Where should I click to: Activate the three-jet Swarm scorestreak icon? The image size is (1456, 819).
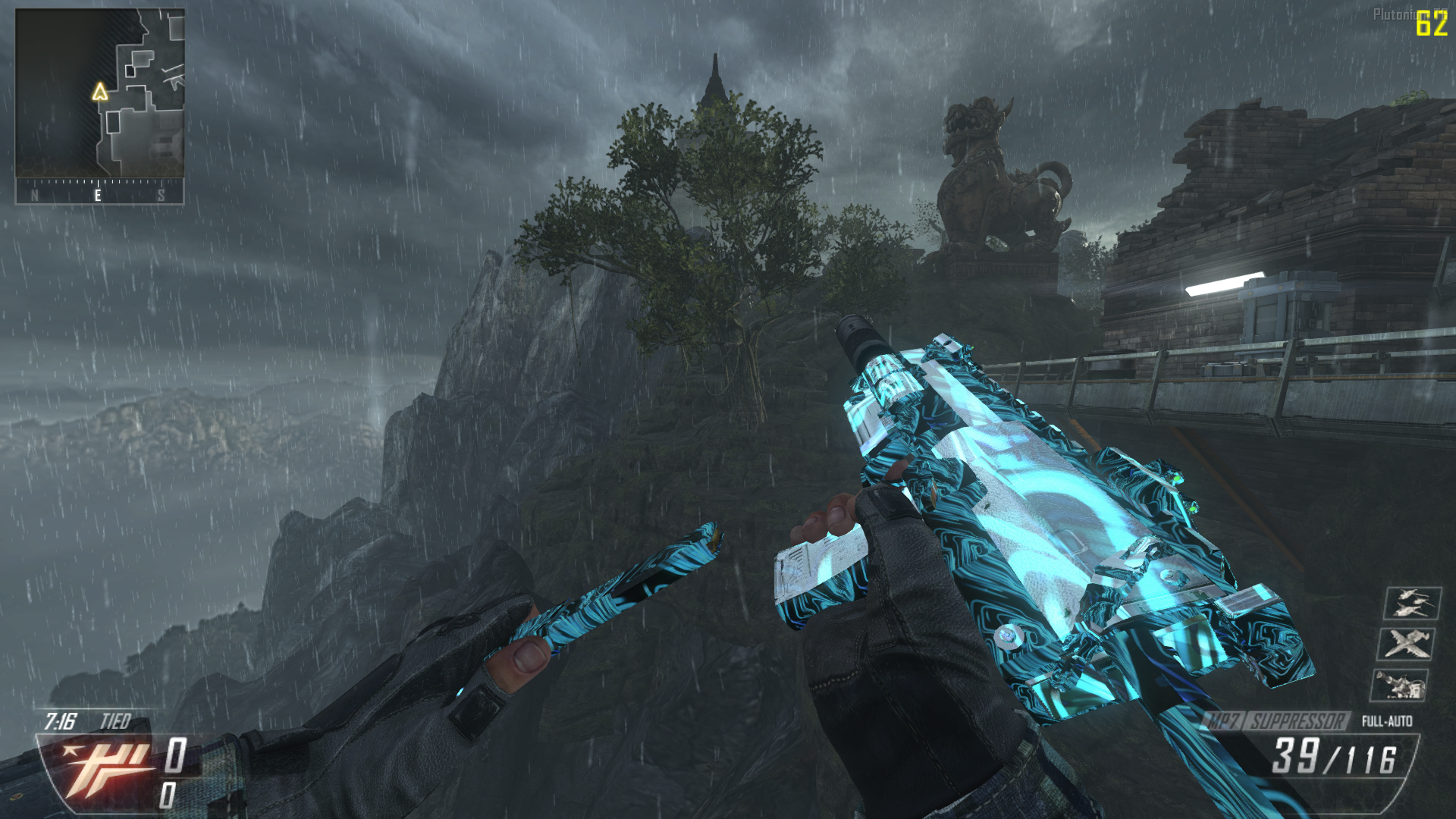tap(1411, 604)
